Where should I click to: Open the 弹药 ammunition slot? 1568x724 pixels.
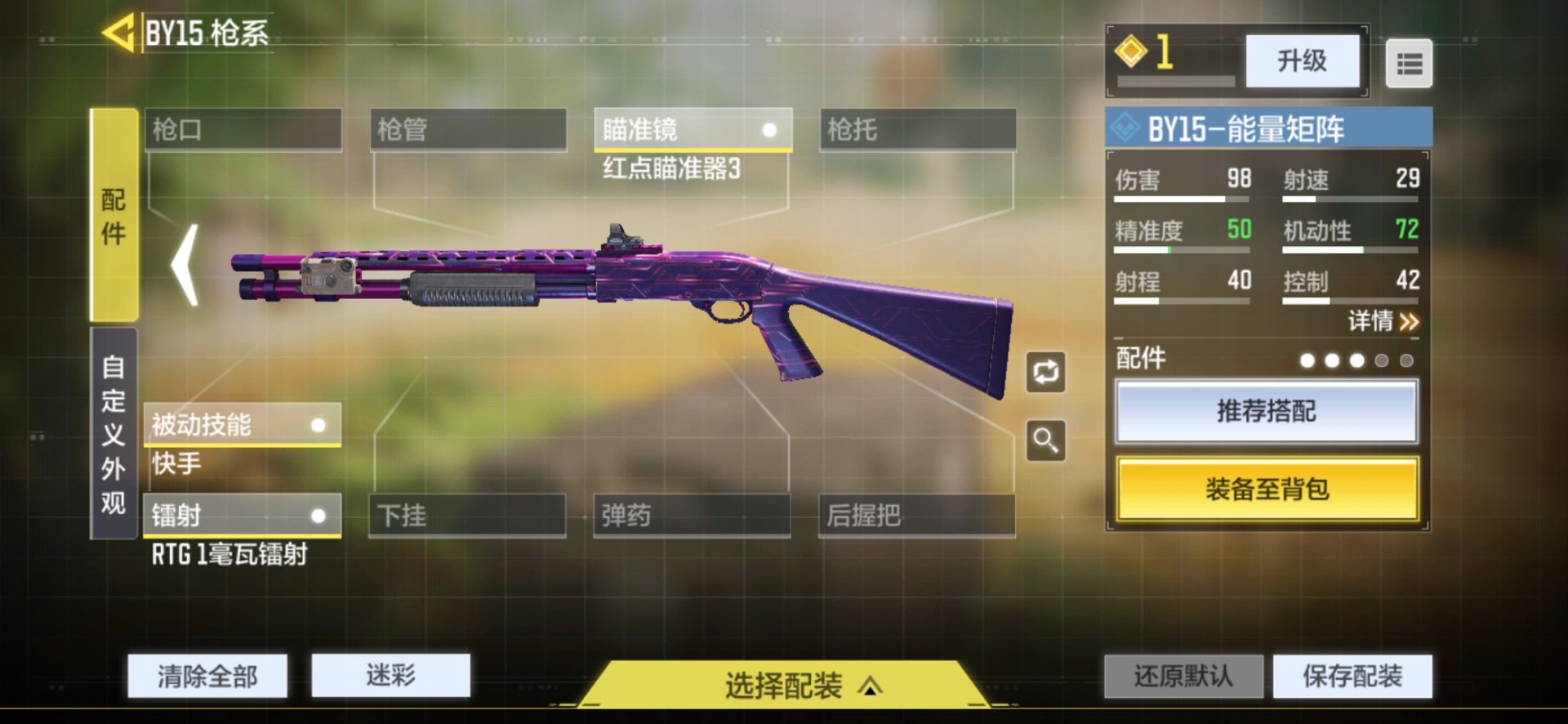click(692, 516)
